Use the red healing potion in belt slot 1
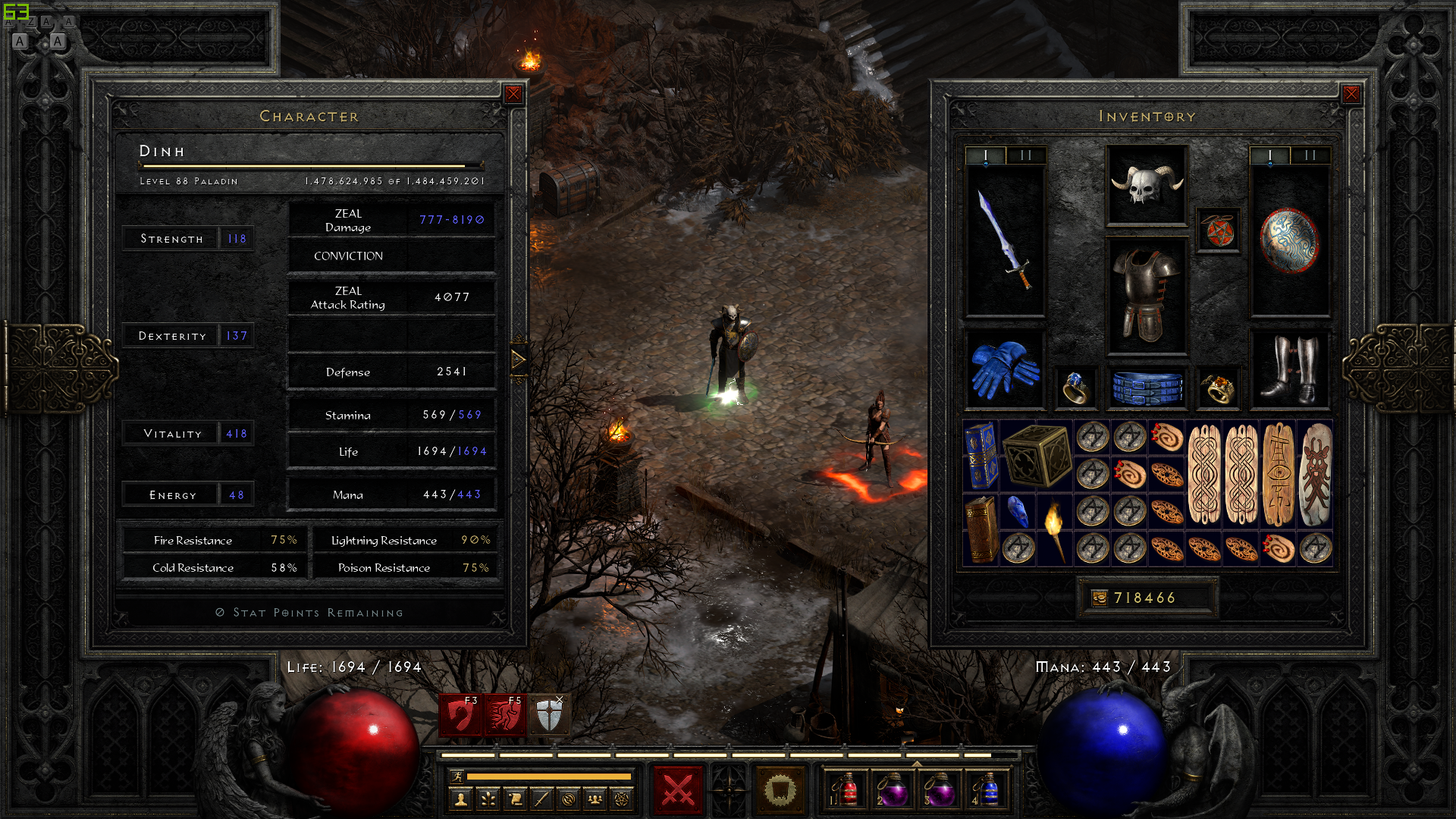This screenshot has height=819, width=1456. point(846,790)
